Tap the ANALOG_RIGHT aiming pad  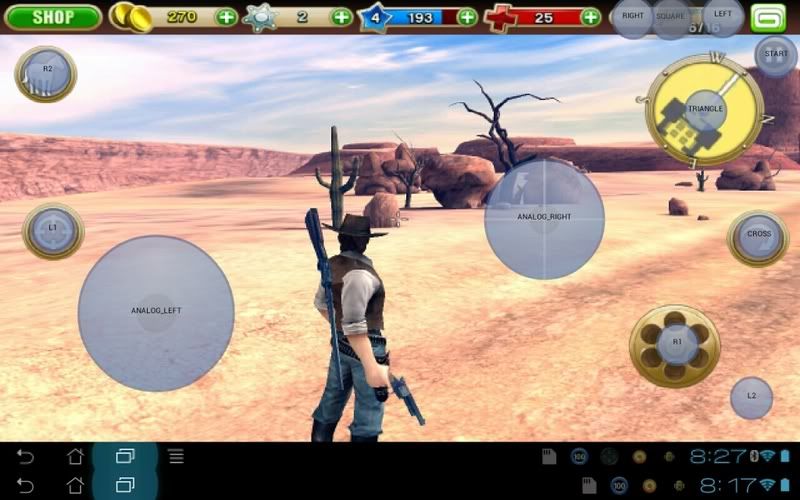click(x=544, y=218)
